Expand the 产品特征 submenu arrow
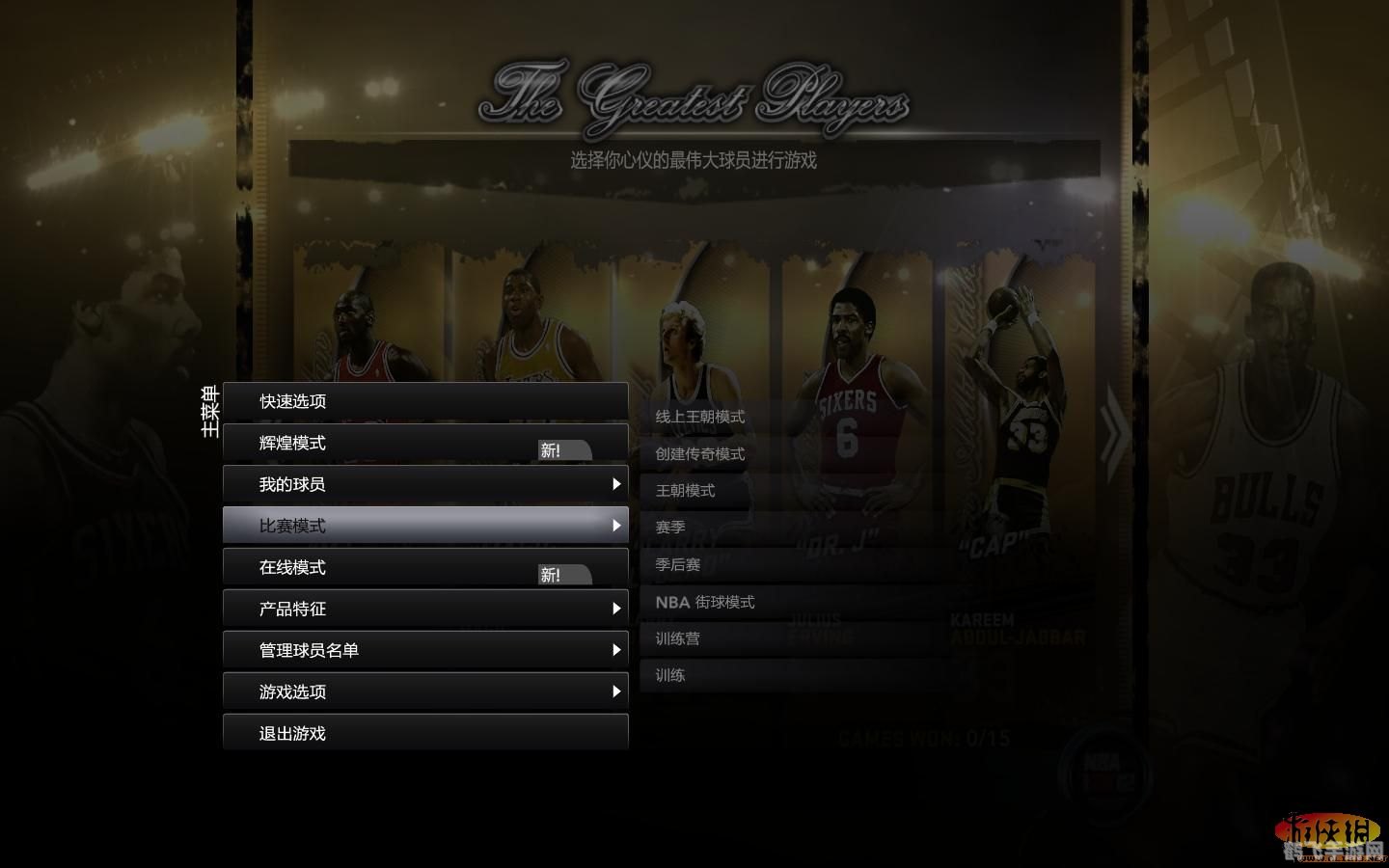Viewport: 1389px width, 868px height. (617, 608)
